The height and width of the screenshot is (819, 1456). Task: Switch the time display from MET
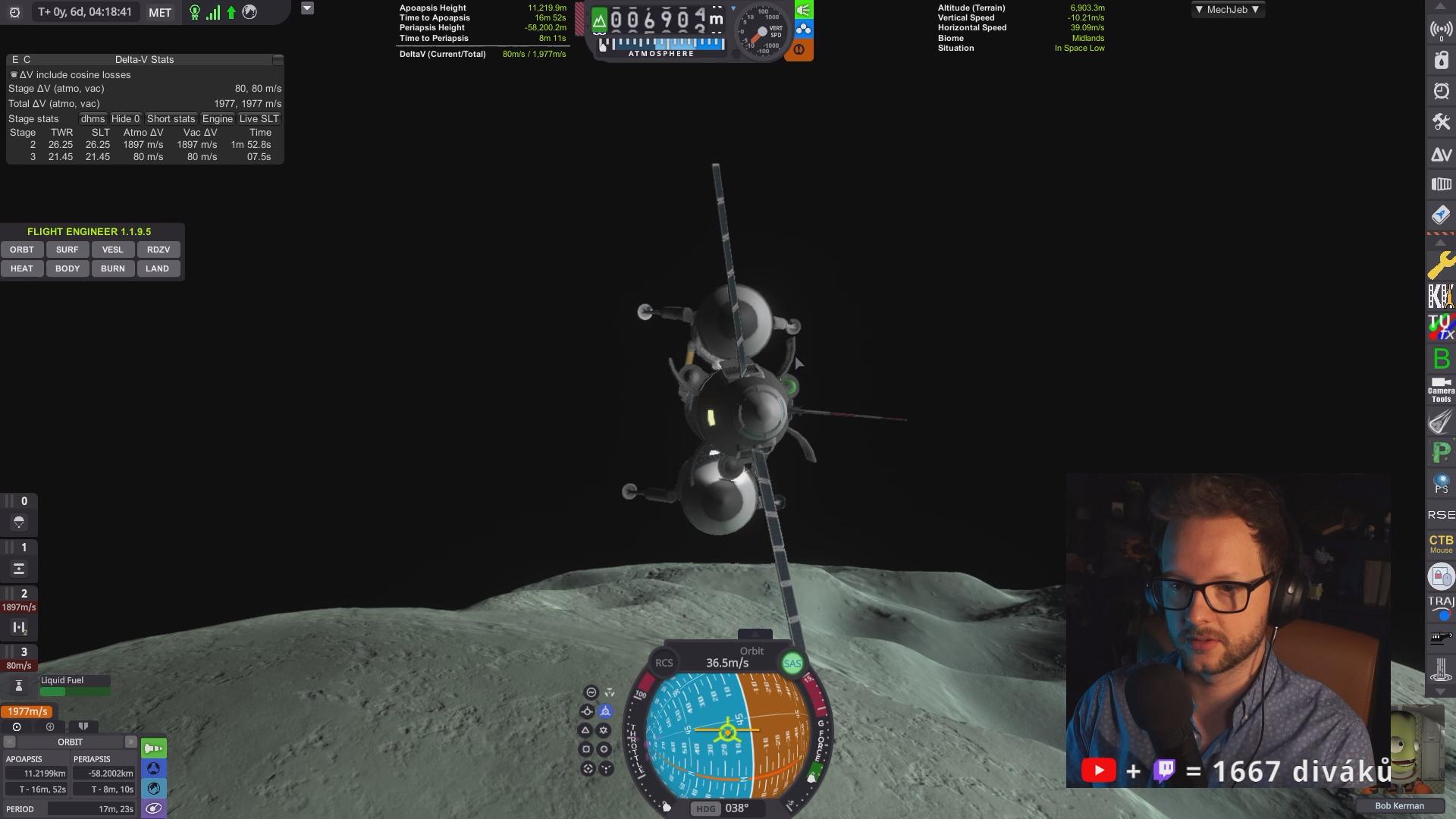(160, 13)
